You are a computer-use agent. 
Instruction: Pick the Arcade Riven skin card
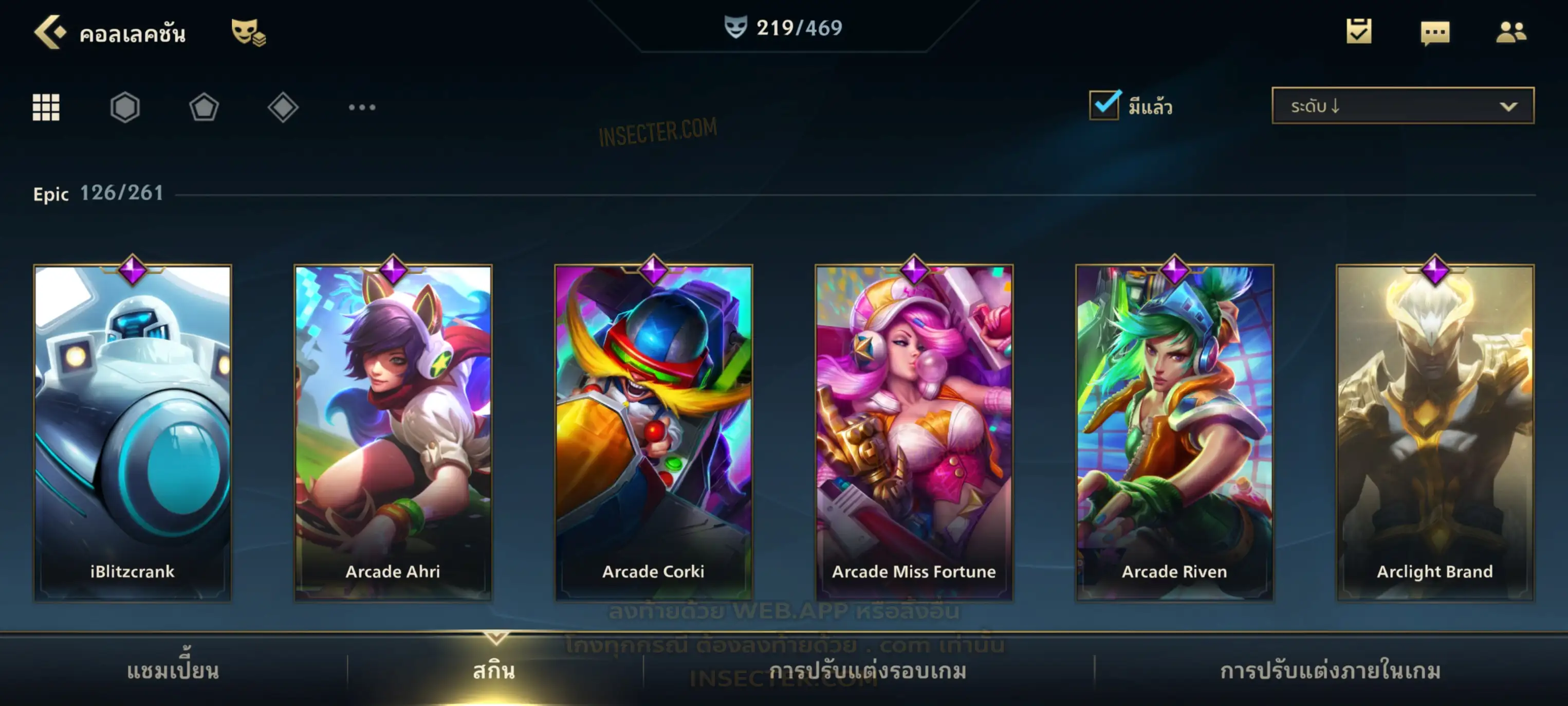click(x=1174, y=432)
